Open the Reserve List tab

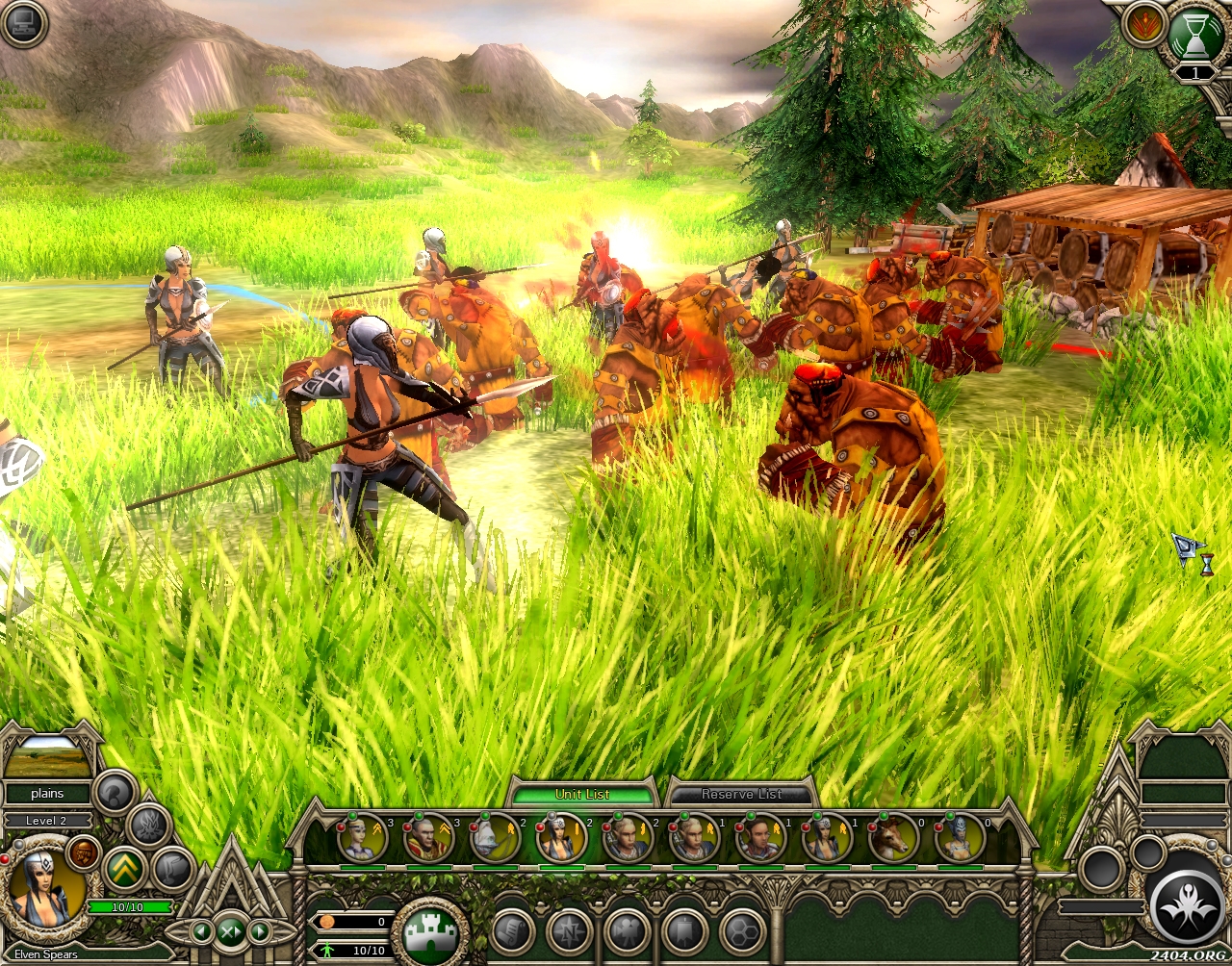pos(741,794)
